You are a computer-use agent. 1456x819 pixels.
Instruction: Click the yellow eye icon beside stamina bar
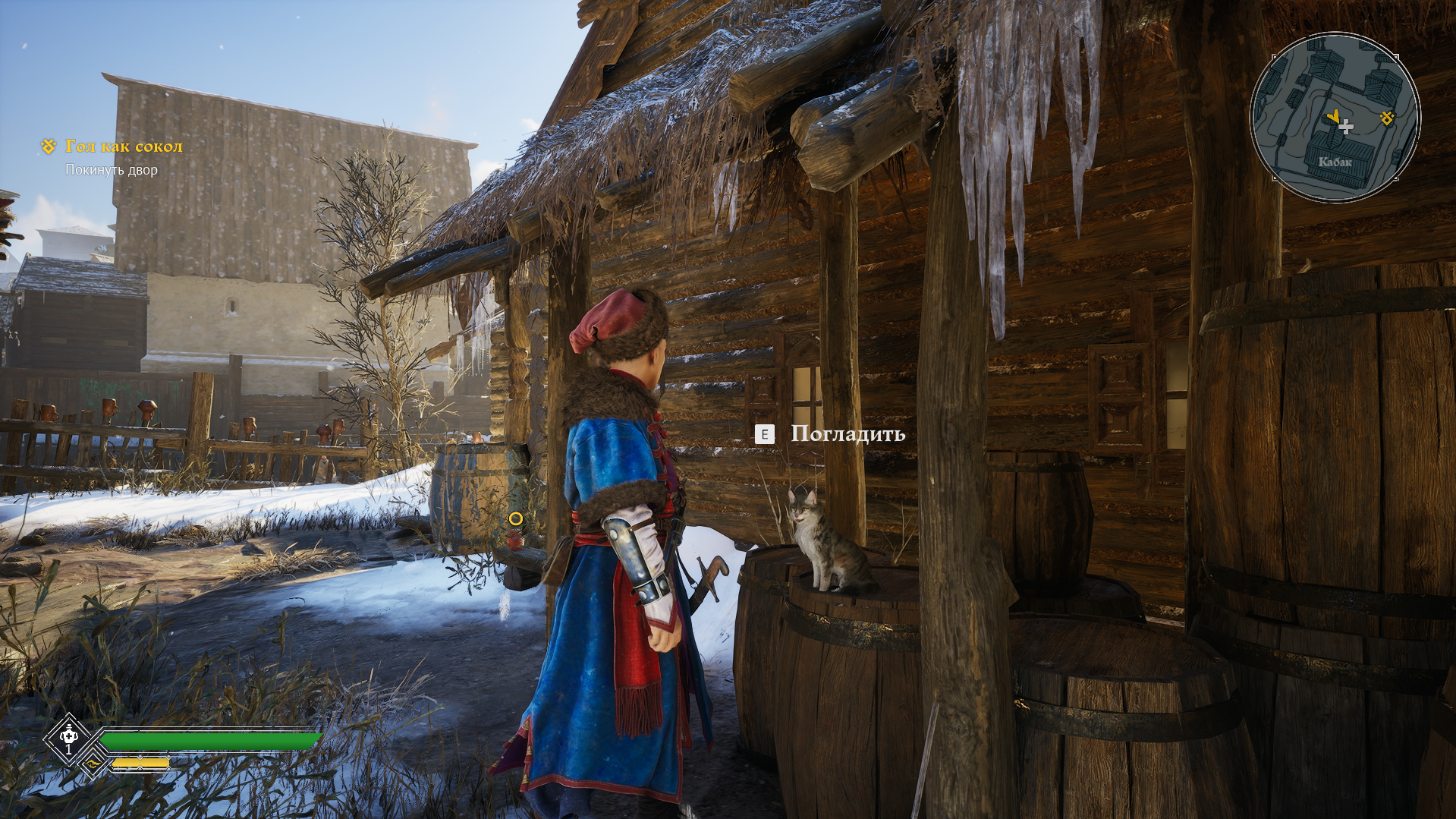click(93, 764)
